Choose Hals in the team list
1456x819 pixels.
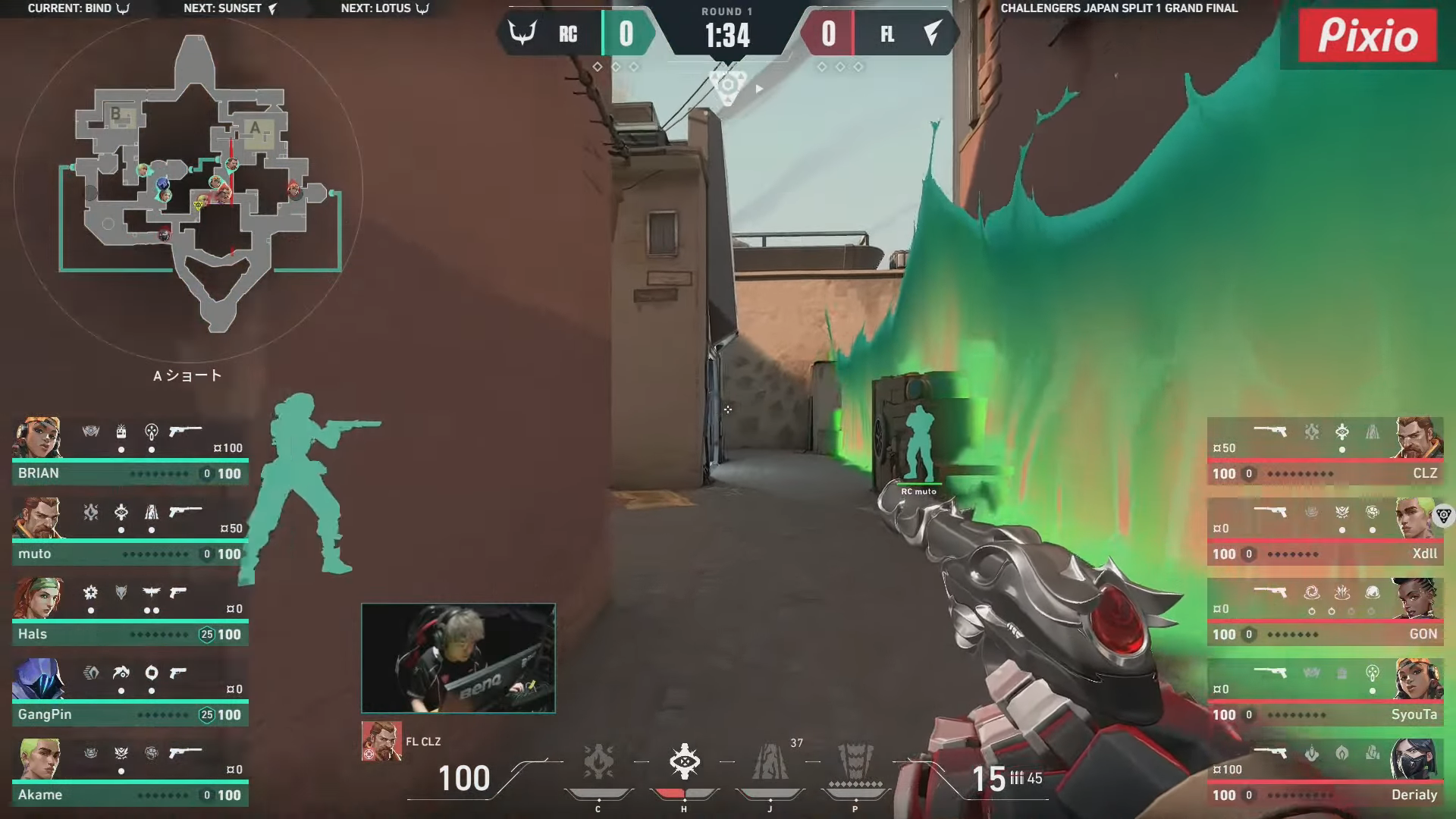130,613
